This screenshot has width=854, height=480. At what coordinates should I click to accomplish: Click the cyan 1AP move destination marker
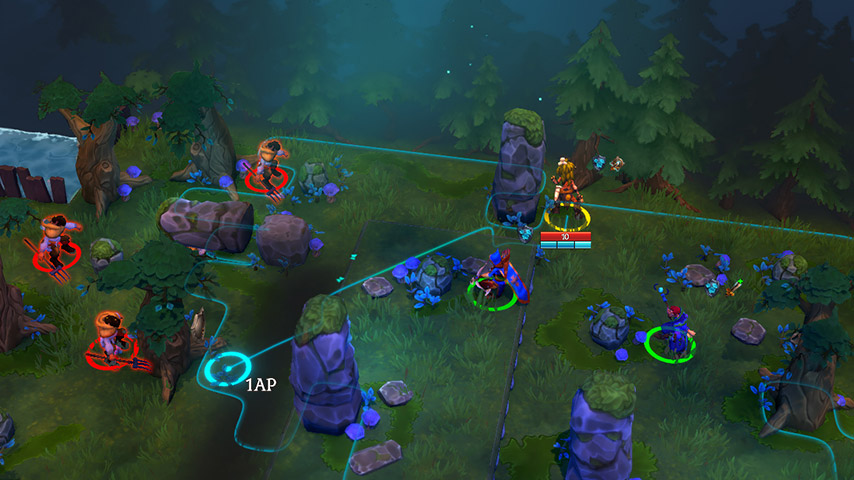[229, 369]
